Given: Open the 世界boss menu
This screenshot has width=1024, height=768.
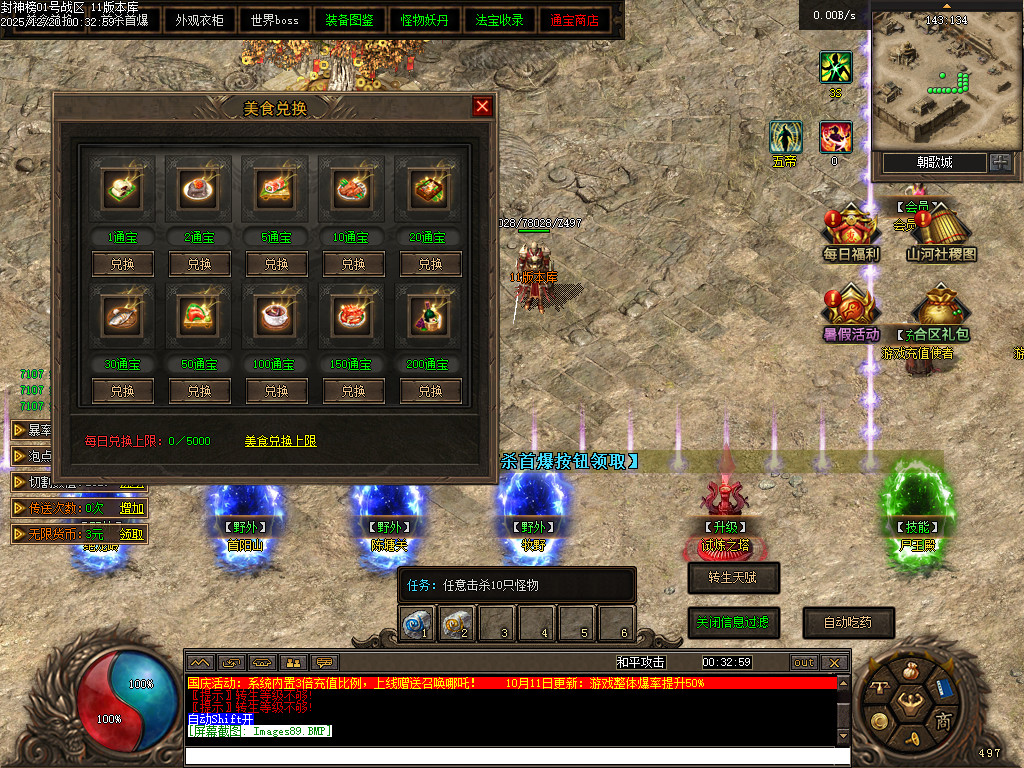Looking at the screenshot, I should 275,20.
